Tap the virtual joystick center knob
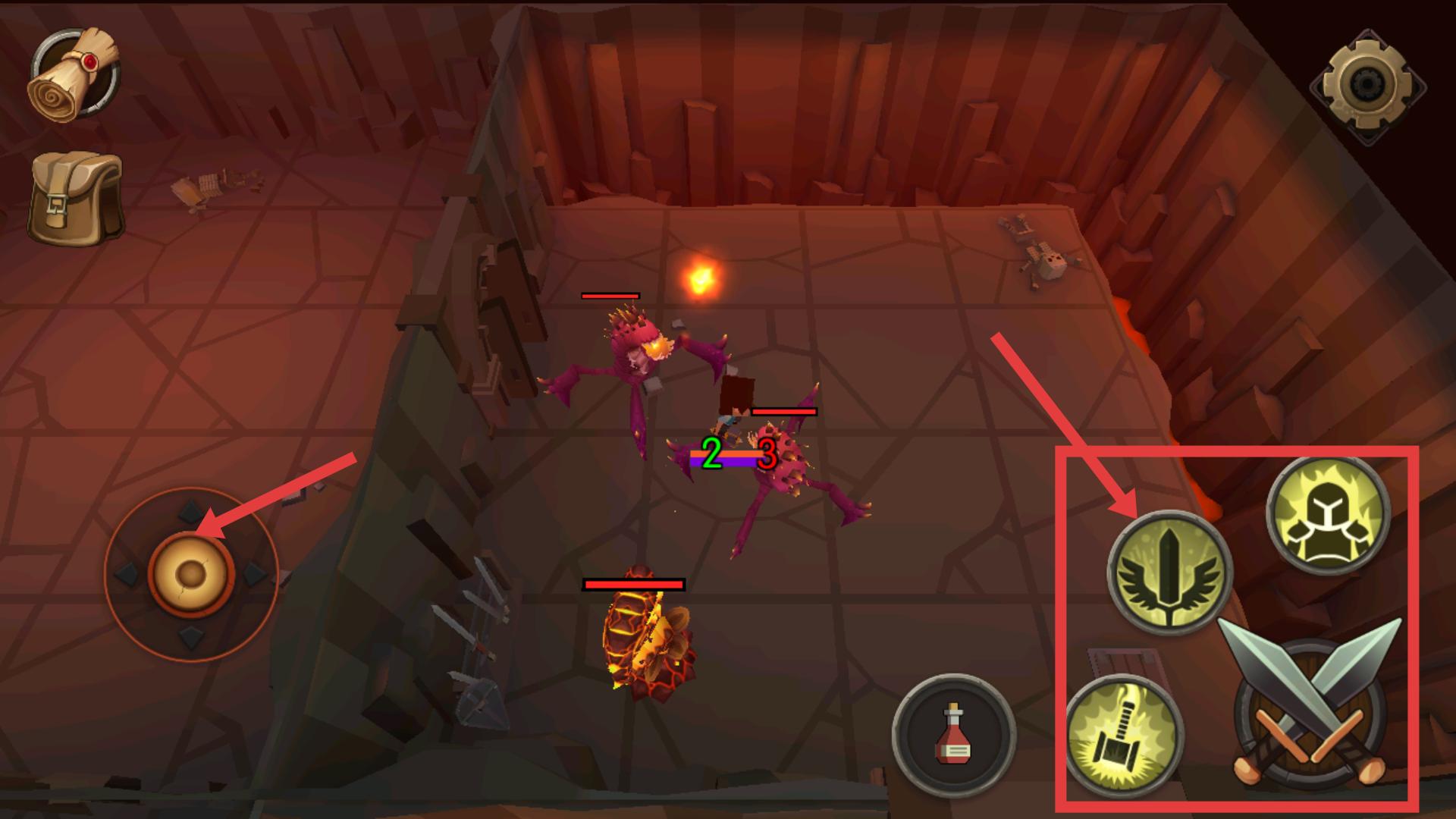Screen dimensions: 1456x819 coord(190,575)
